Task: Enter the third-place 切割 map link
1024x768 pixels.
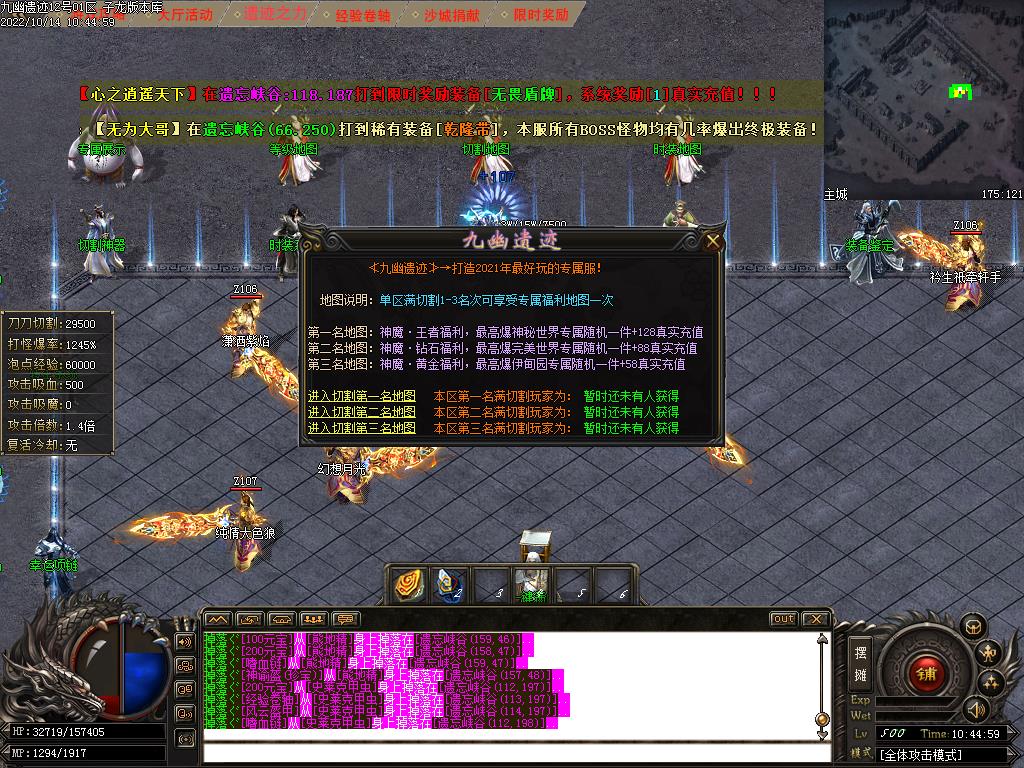Action: point(362,428)
